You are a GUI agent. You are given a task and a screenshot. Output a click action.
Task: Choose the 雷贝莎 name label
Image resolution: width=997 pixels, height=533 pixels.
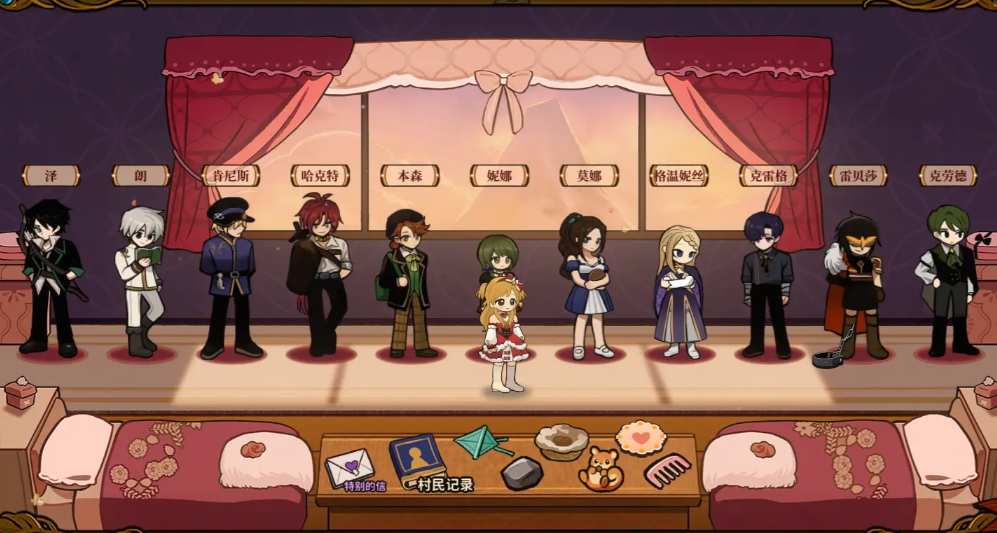pyautogui.click(x=858, y=176)
